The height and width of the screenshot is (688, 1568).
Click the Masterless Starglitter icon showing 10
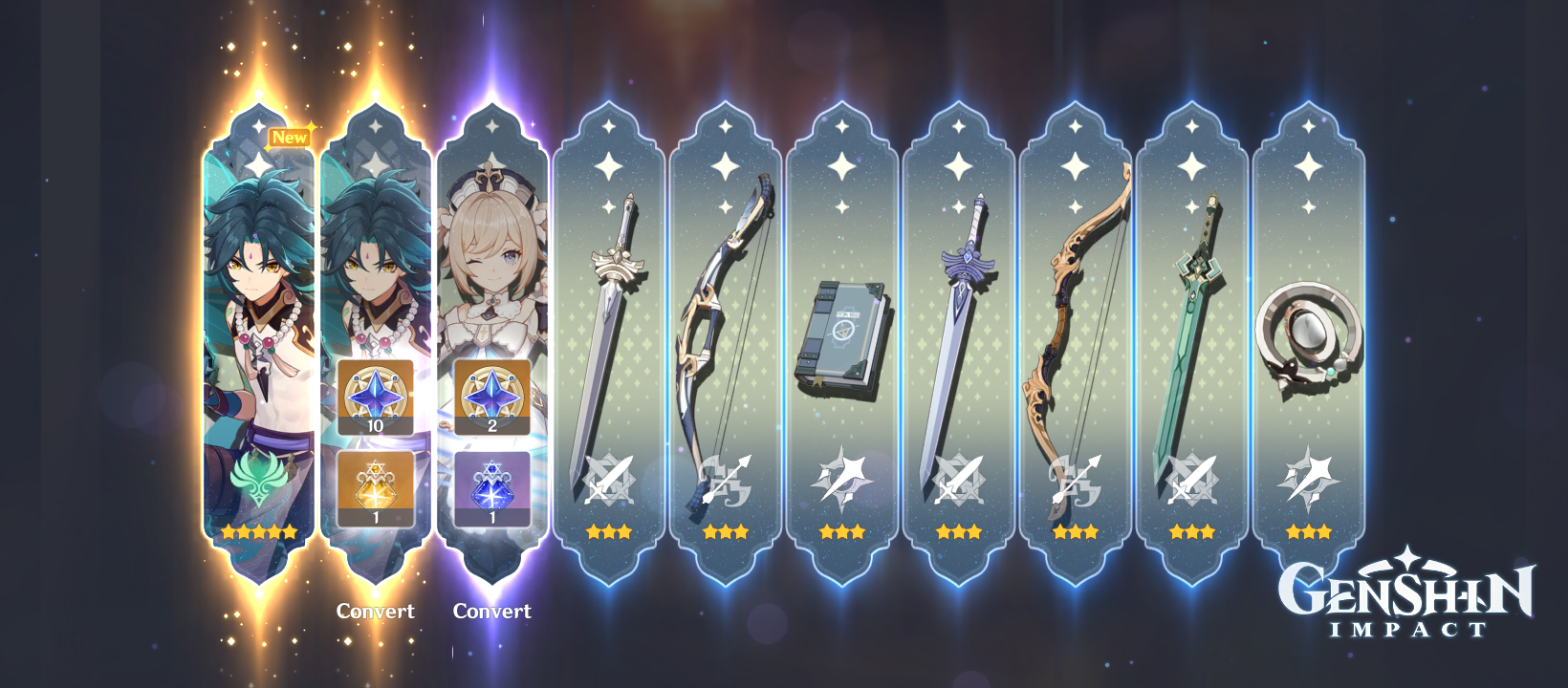(376, 396)
